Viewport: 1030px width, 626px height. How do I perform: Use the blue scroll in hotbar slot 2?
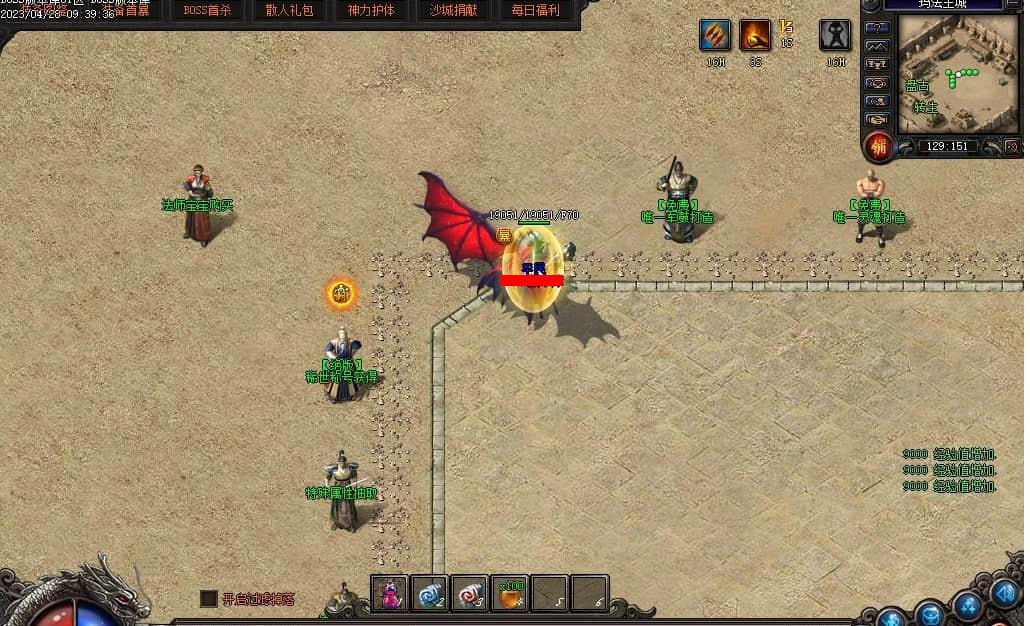[430, 594]
